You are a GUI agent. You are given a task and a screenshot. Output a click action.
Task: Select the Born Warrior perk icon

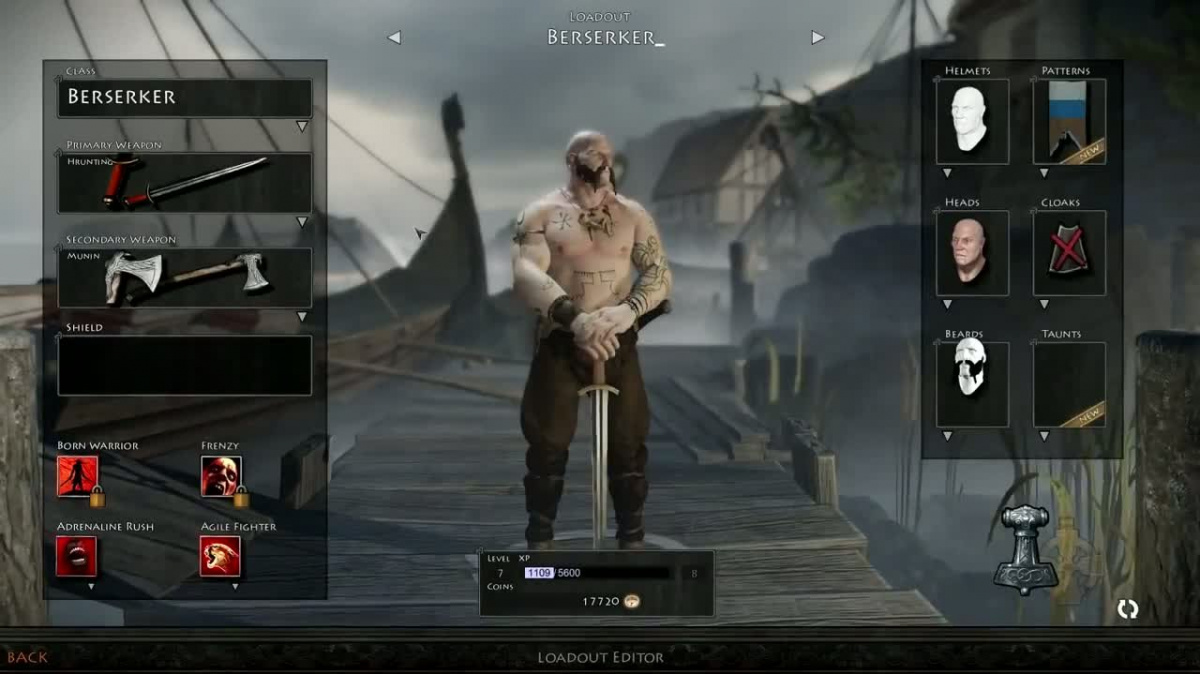pos(78,476)
